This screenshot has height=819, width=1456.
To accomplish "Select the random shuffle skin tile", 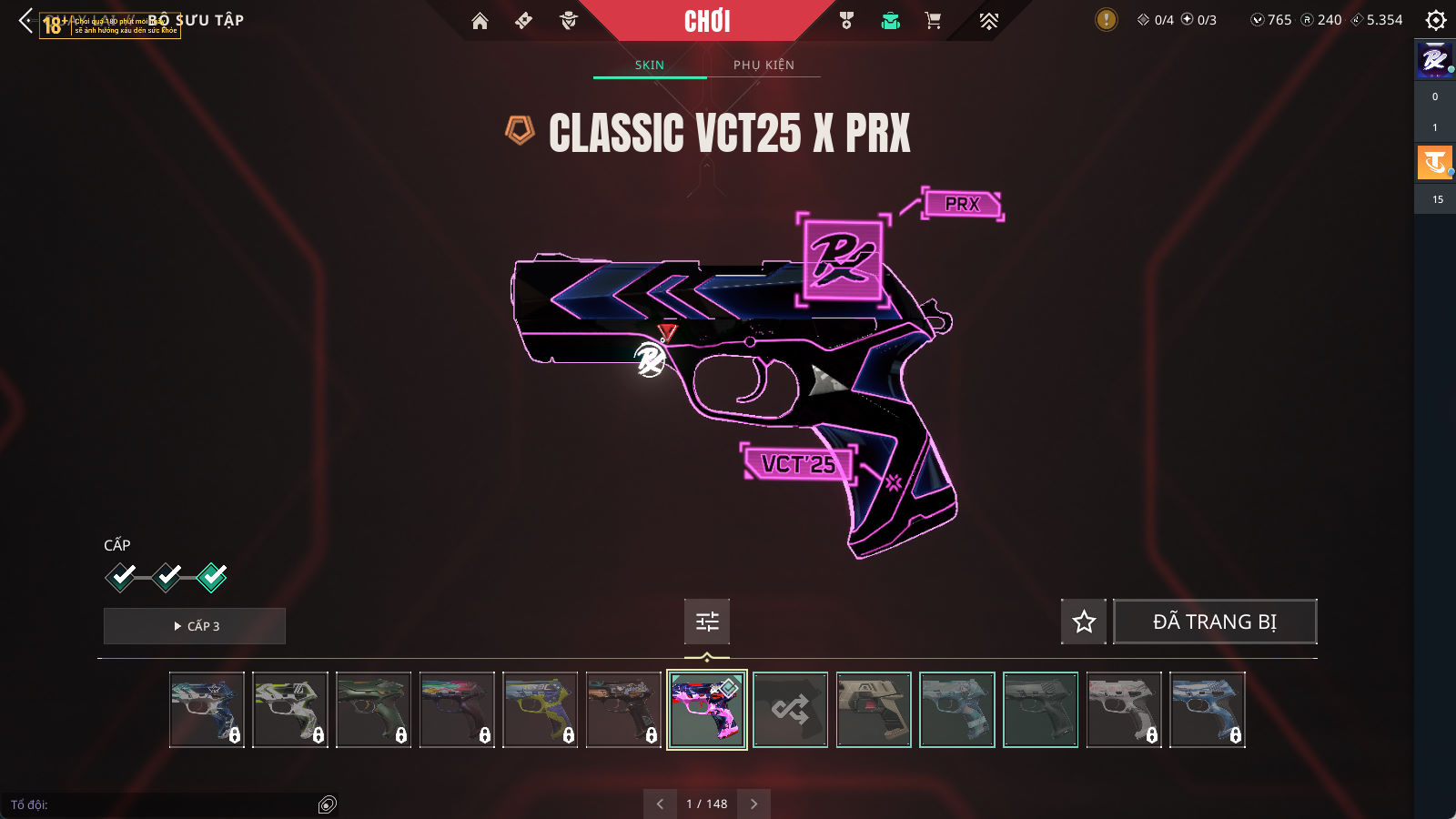I will [790, 710].
